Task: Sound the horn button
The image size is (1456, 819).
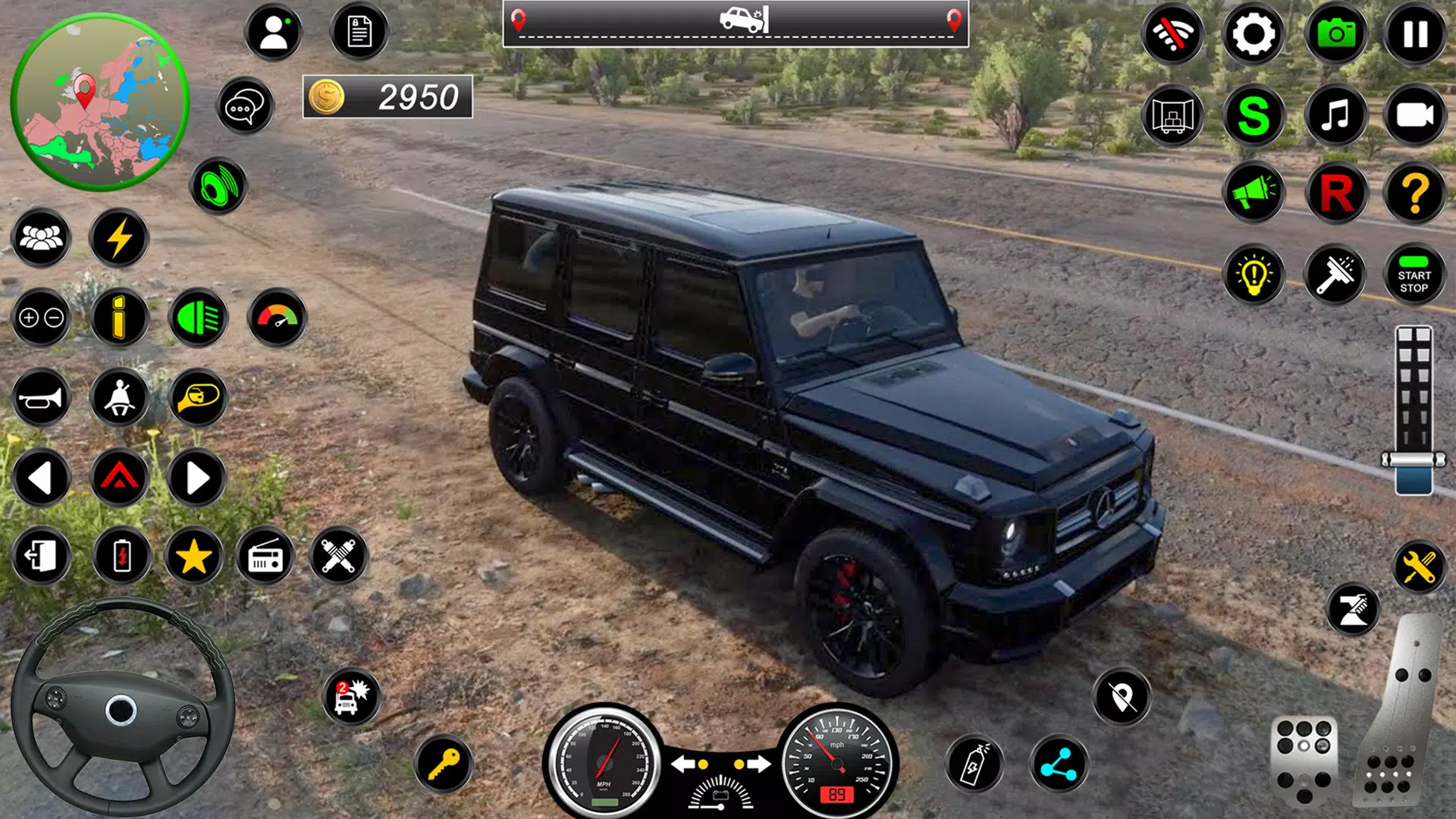Action: 41,398
